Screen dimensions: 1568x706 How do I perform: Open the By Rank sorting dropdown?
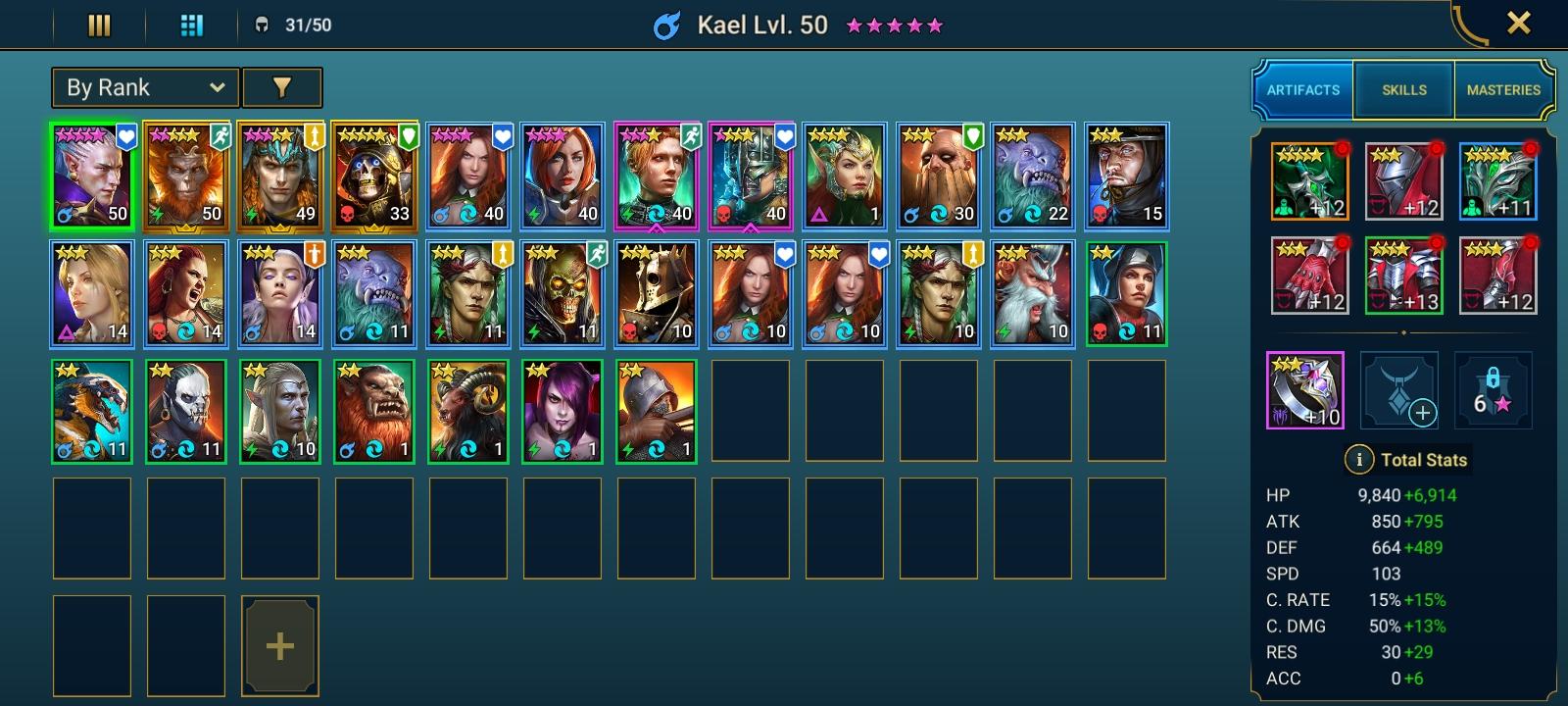[144, 87]
